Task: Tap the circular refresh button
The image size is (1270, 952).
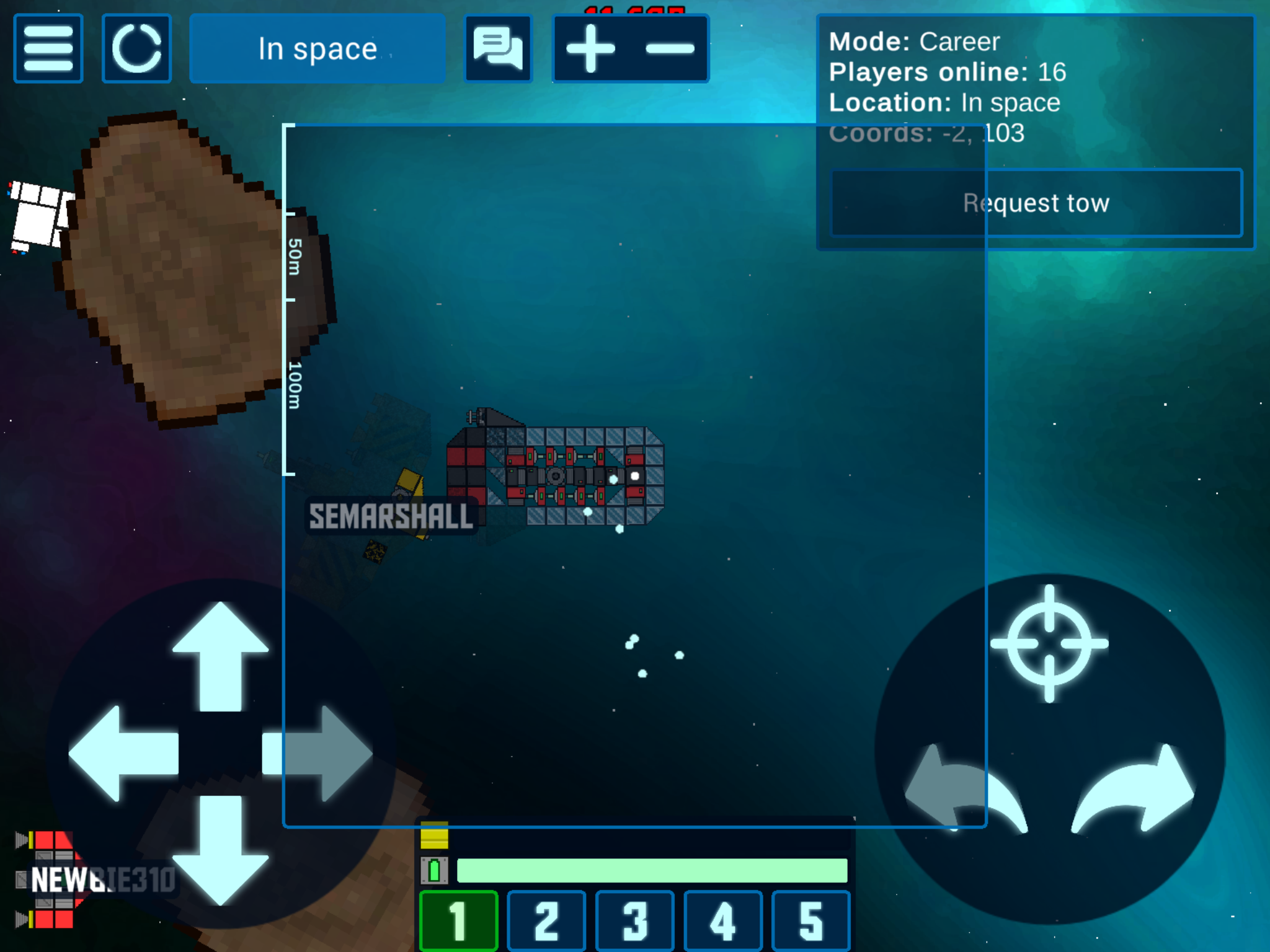Action: pos(136,48)
